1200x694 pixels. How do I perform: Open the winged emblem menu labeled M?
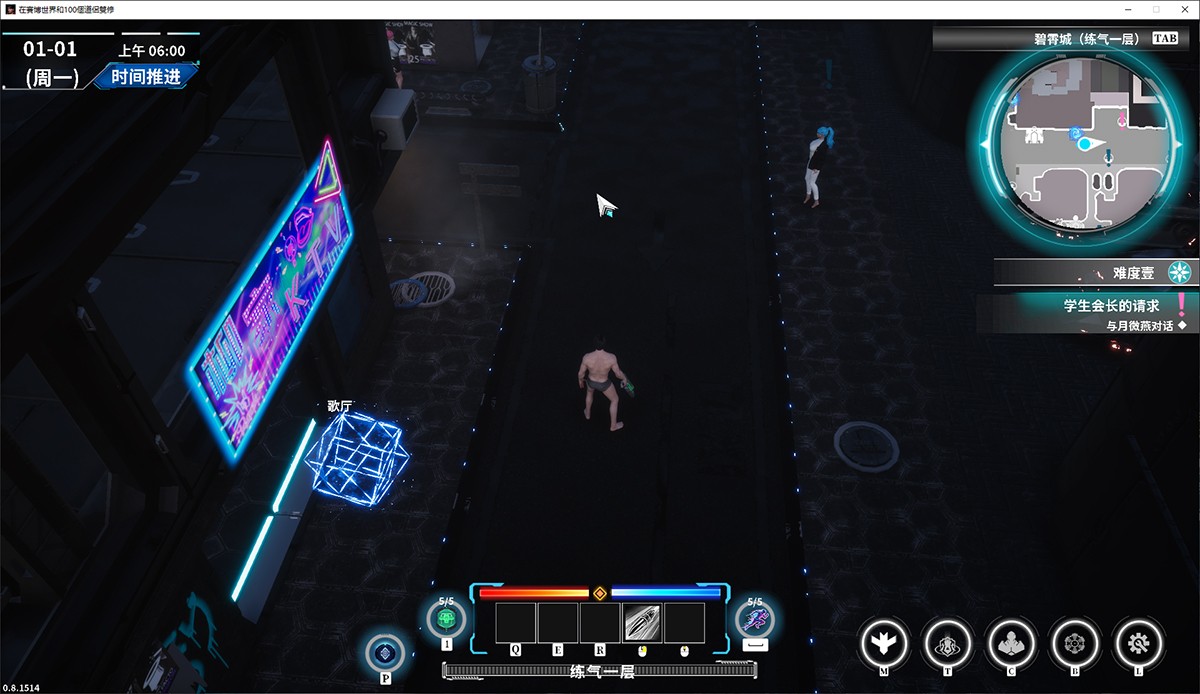[x=884, y=642]
